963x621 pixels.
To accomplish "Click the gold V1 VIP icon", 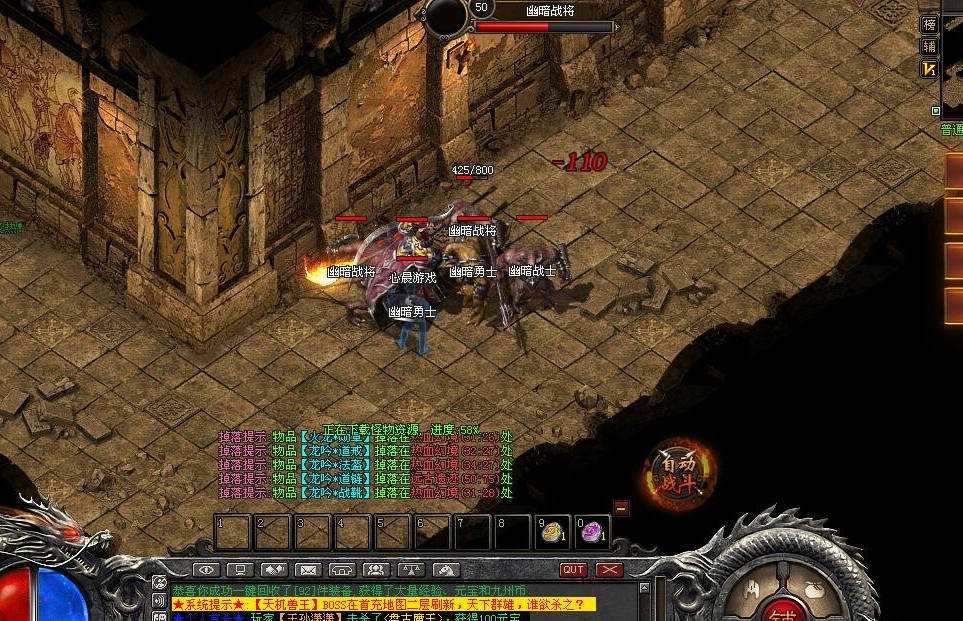I will [x=930, y=68].
